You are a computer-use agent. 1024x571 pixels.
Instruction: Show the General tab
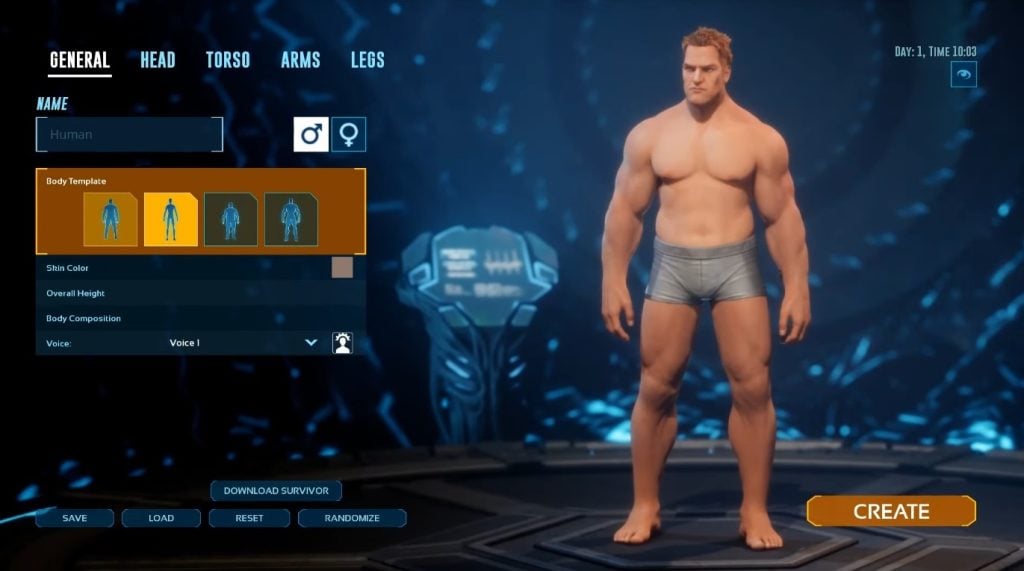(x=80, y=60)
